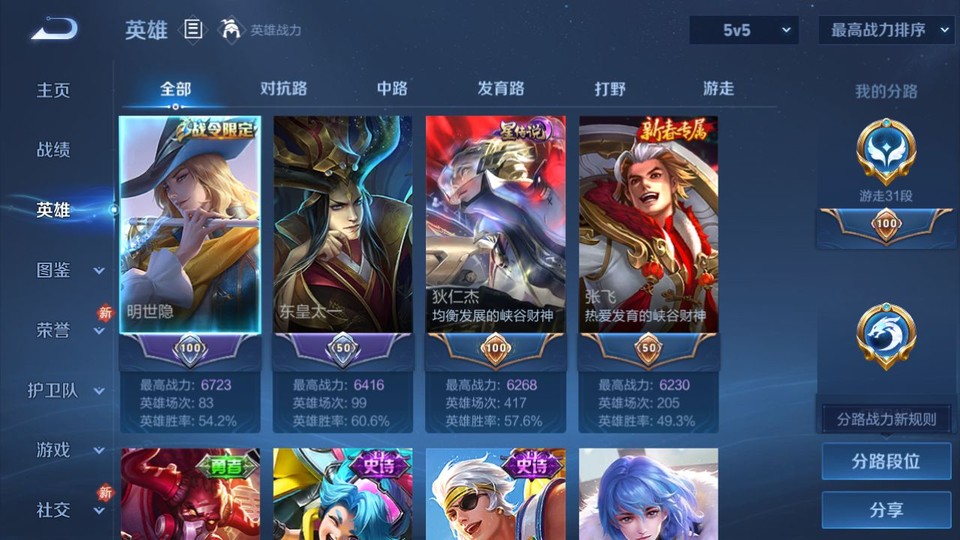This screenshot has height=540, width=960.
Task: Switch to the 对抗路 tab
Action: pyautogui.click(x=283, y=88)
